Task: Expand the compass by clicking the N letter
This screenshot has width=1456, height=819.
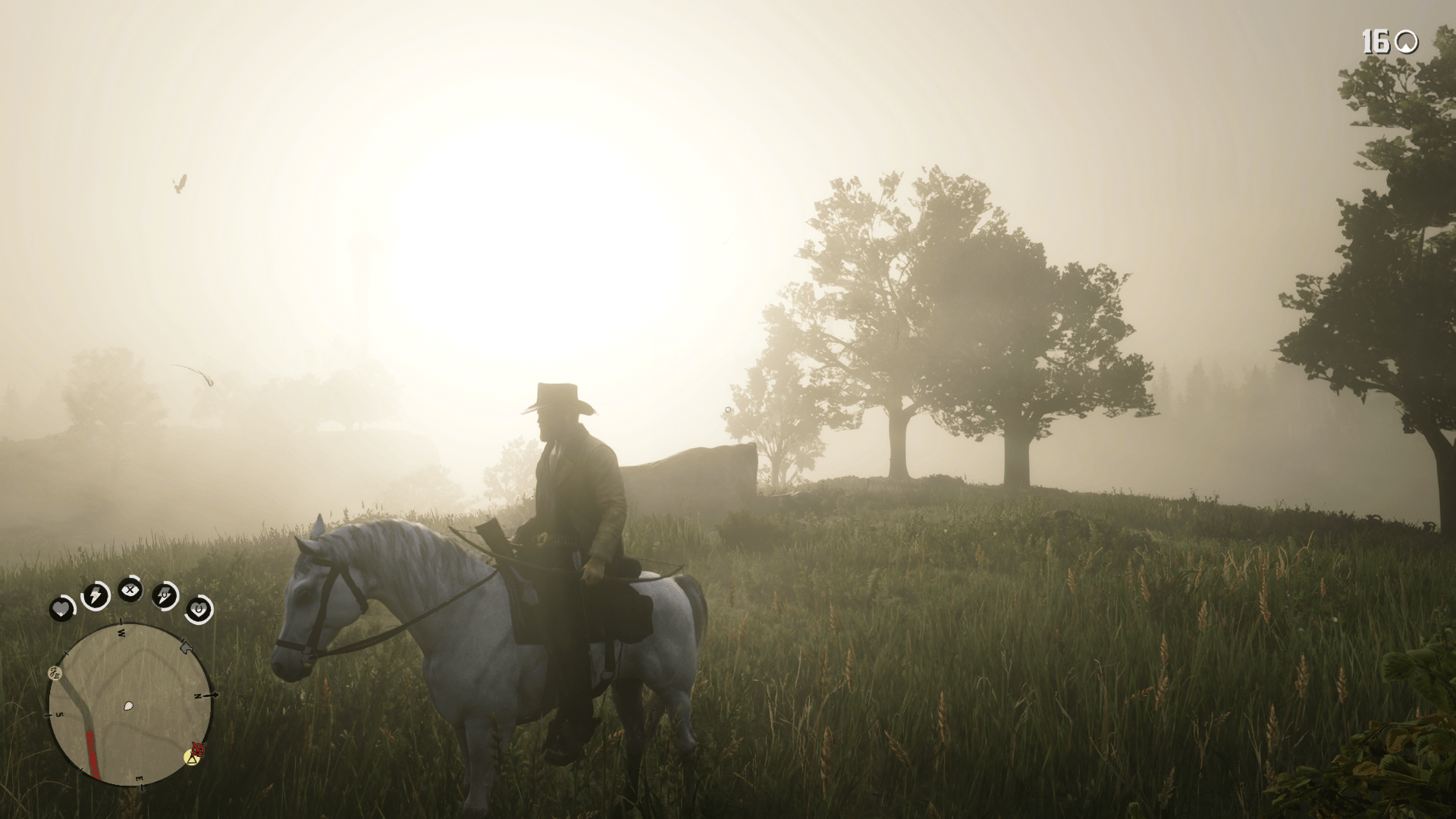Action: click(x=197, y=696)
